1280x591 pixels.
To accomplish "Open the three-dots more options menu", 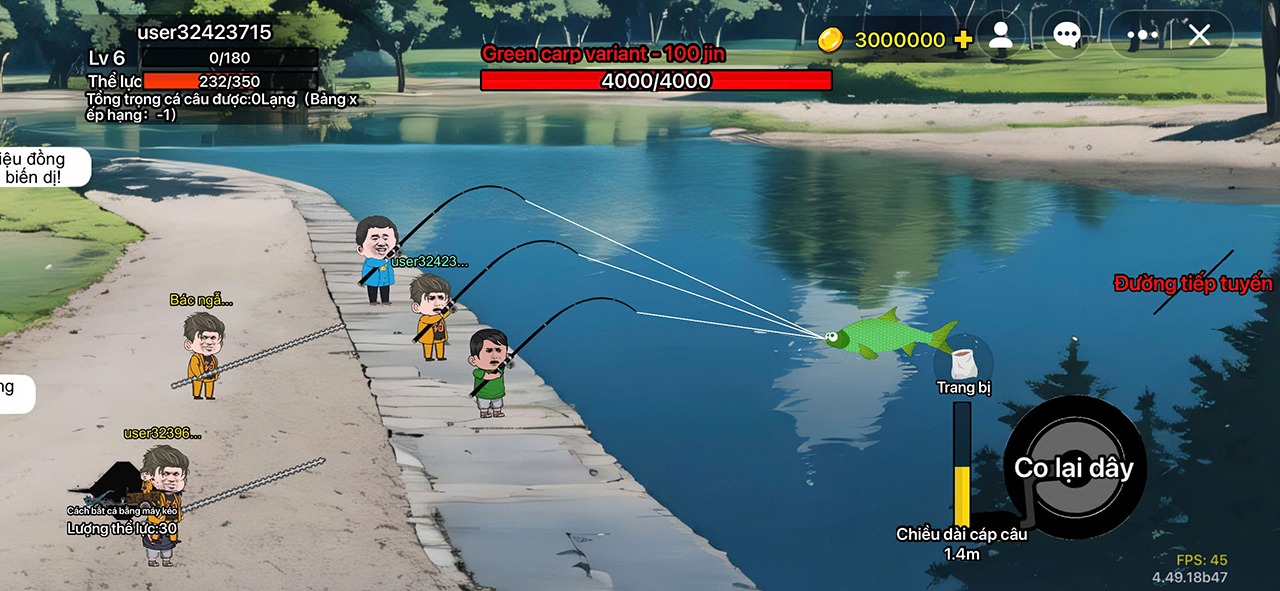I will click(1142, 36).
